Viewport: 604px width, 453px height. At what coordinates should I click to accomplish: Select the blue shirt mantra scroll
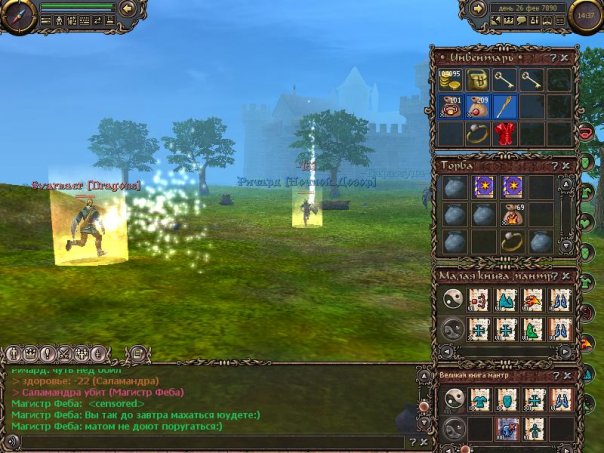pyautogui.click(x=481, y=400)
